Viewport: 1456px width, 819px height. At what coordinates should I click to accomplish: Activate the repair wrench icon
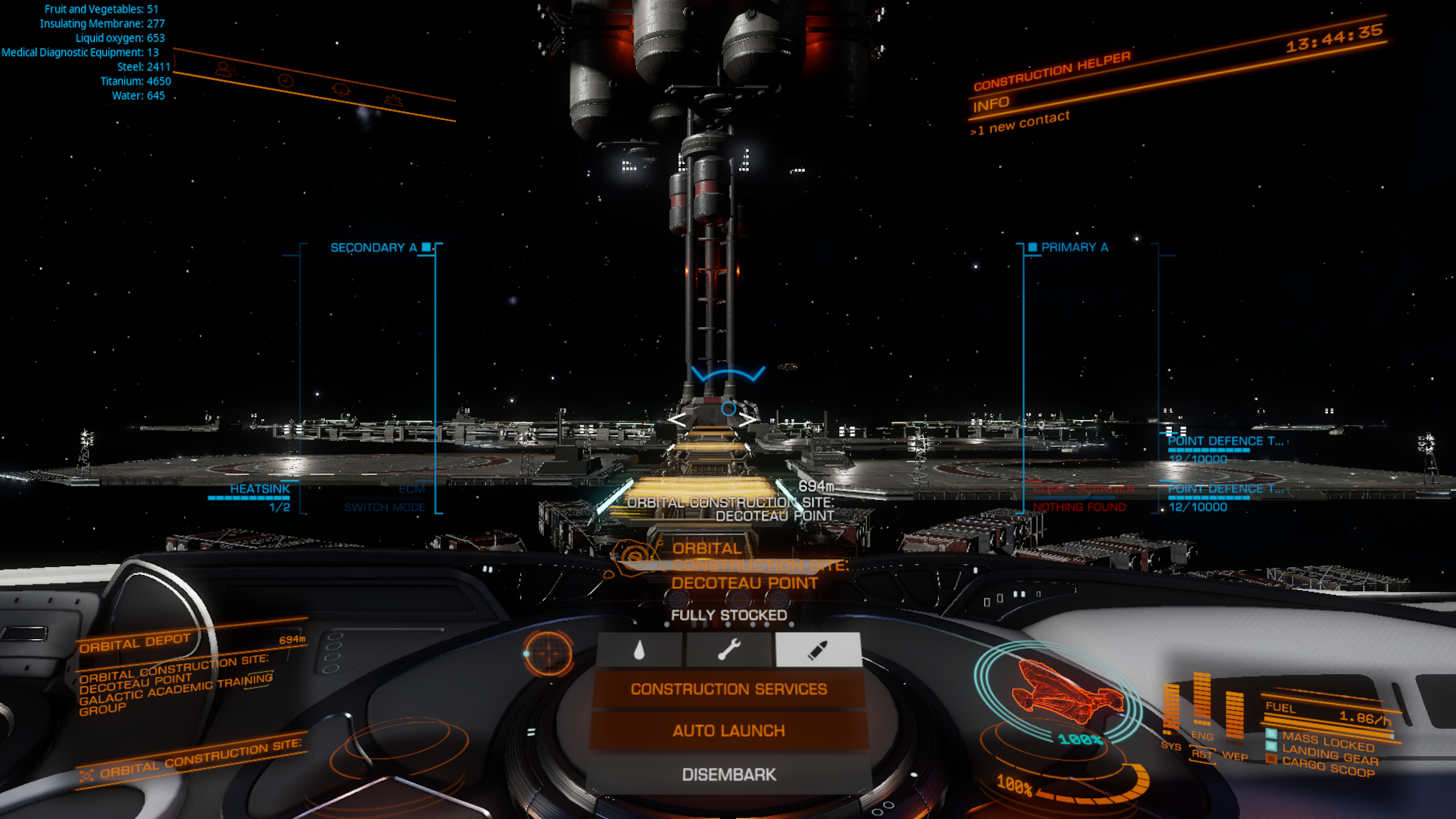(728, 649)
